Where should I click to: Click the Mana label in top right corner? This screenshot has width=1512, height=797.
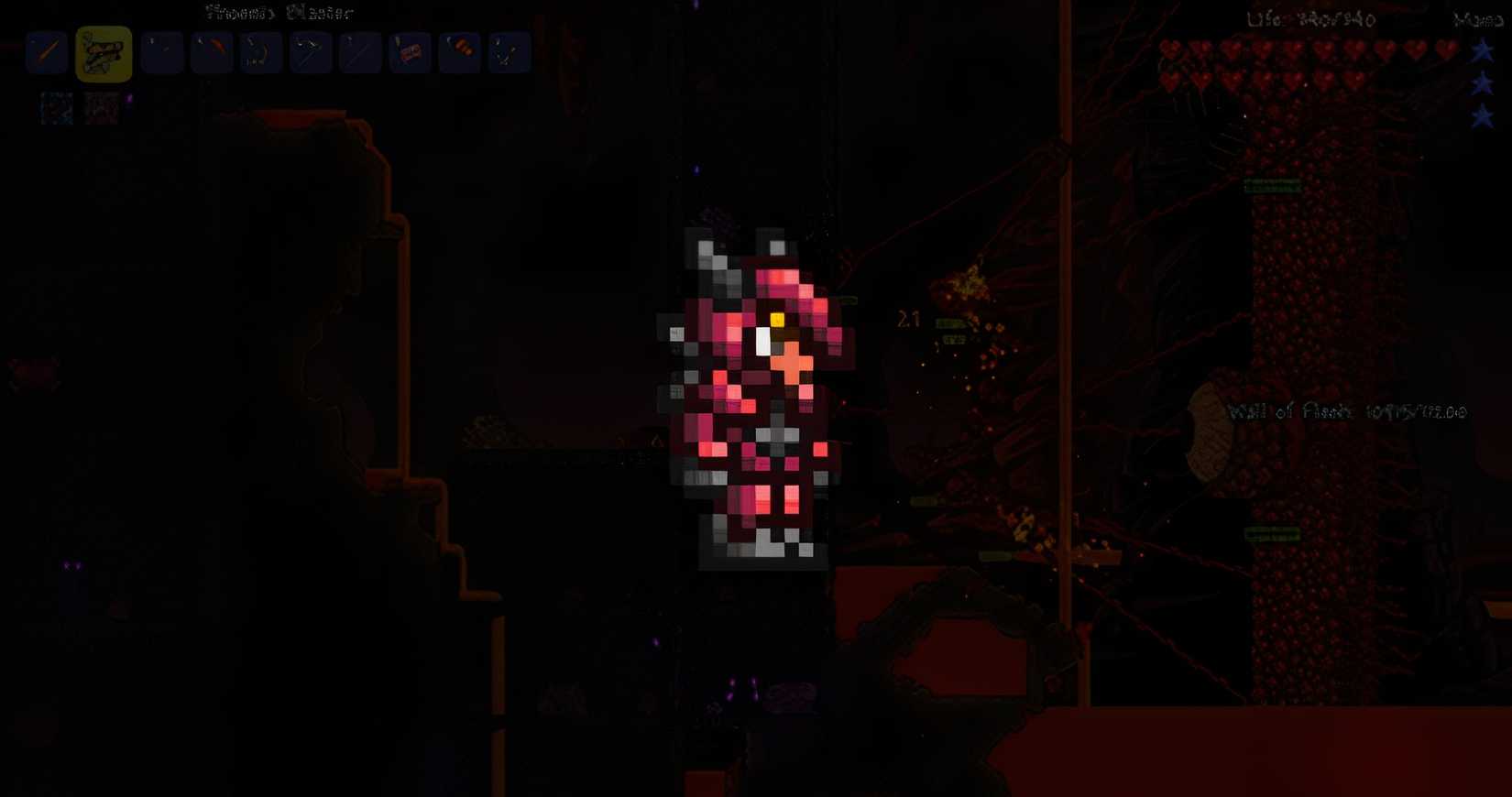[x=1481, y=17]
